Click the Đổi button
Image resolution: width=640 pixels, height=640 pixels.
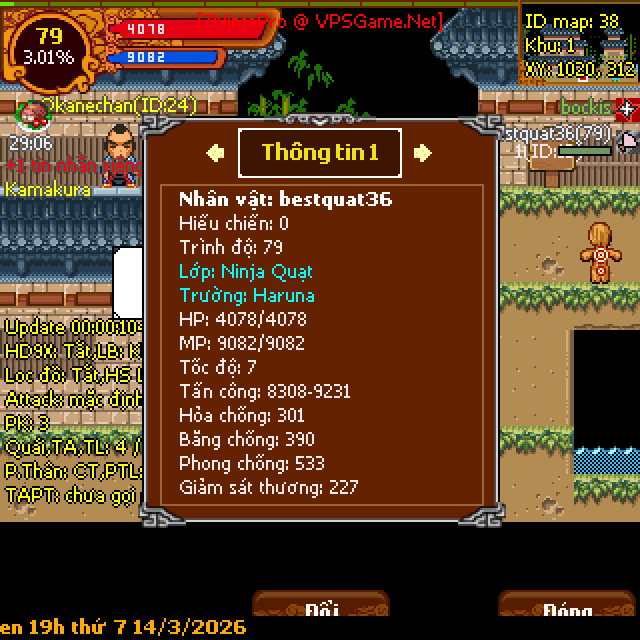coord(320,608)
